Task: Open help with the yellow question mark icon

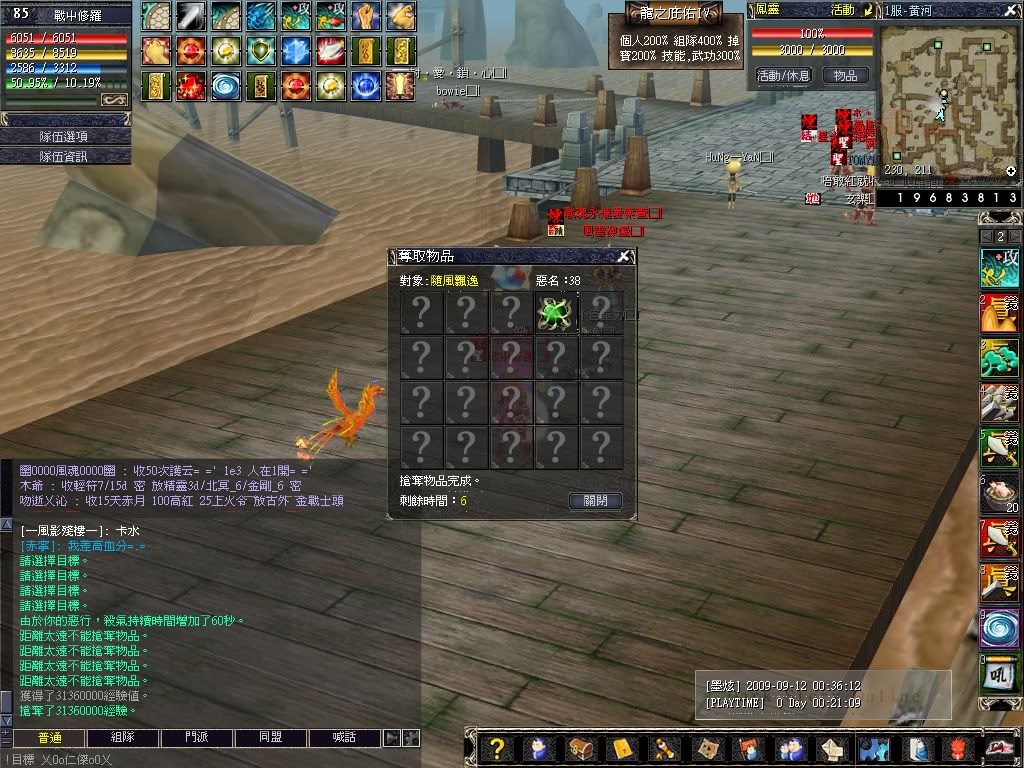Action: click(495, 748)
